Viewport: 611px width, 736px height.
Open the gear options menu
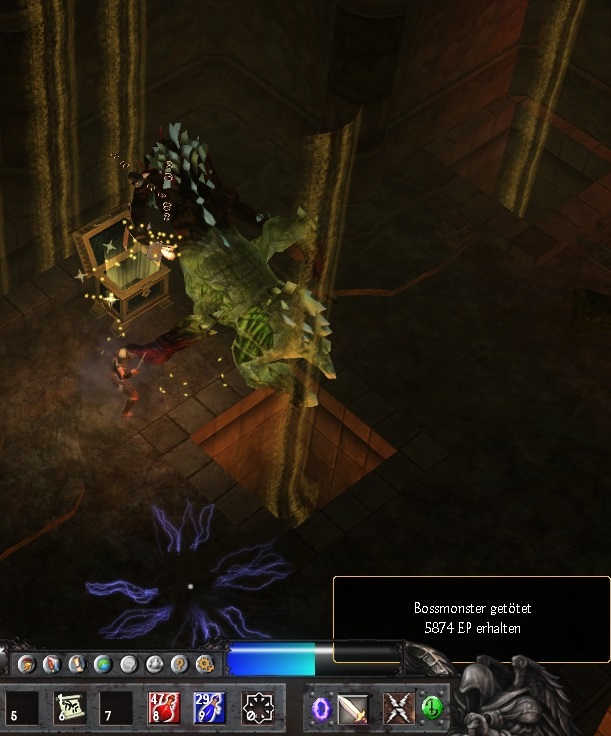pos(205,664)
